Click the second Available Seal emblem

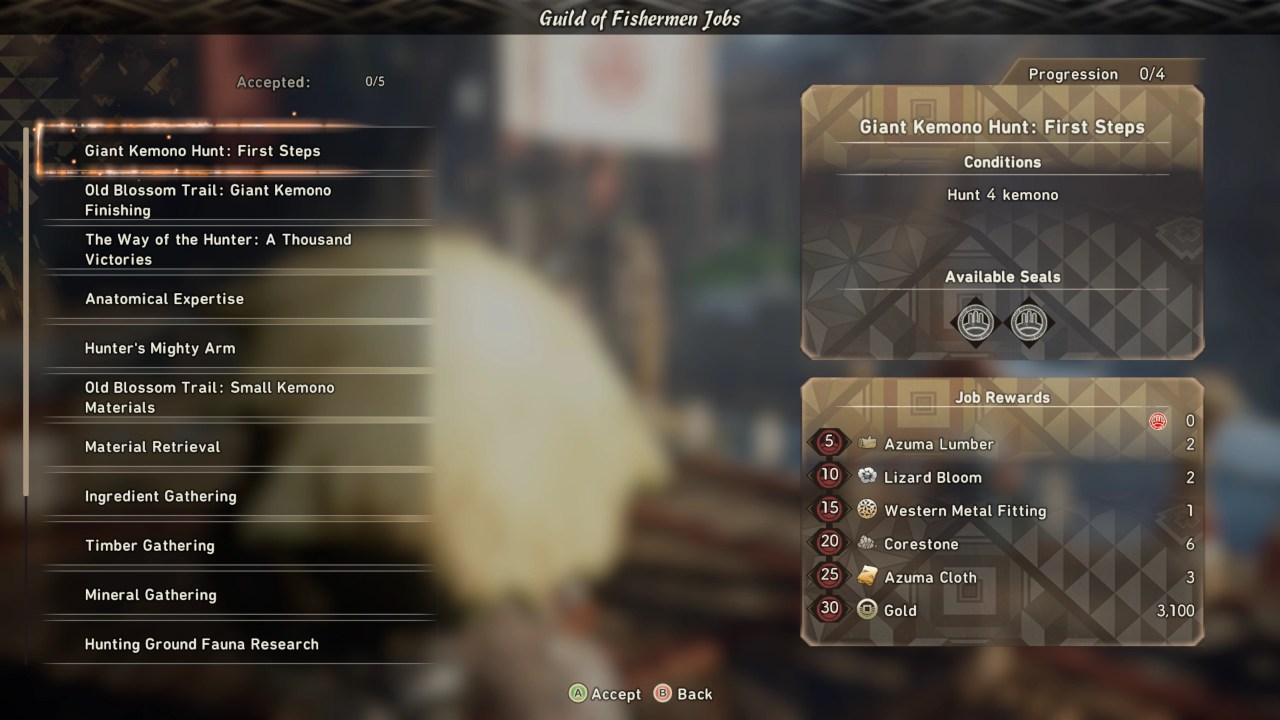coord(1030,322)
